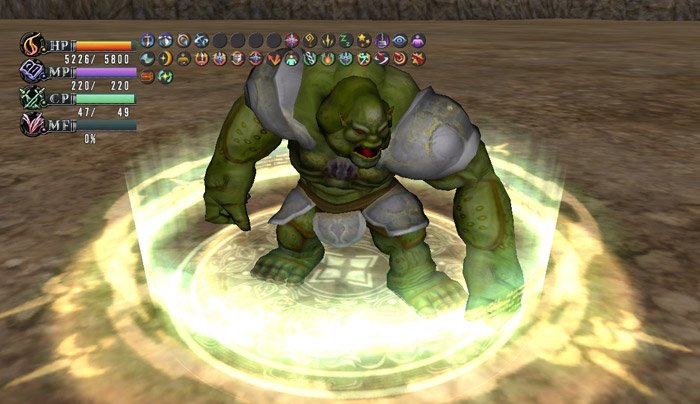
Task: Click the running figure status icon
Action: 363,58
